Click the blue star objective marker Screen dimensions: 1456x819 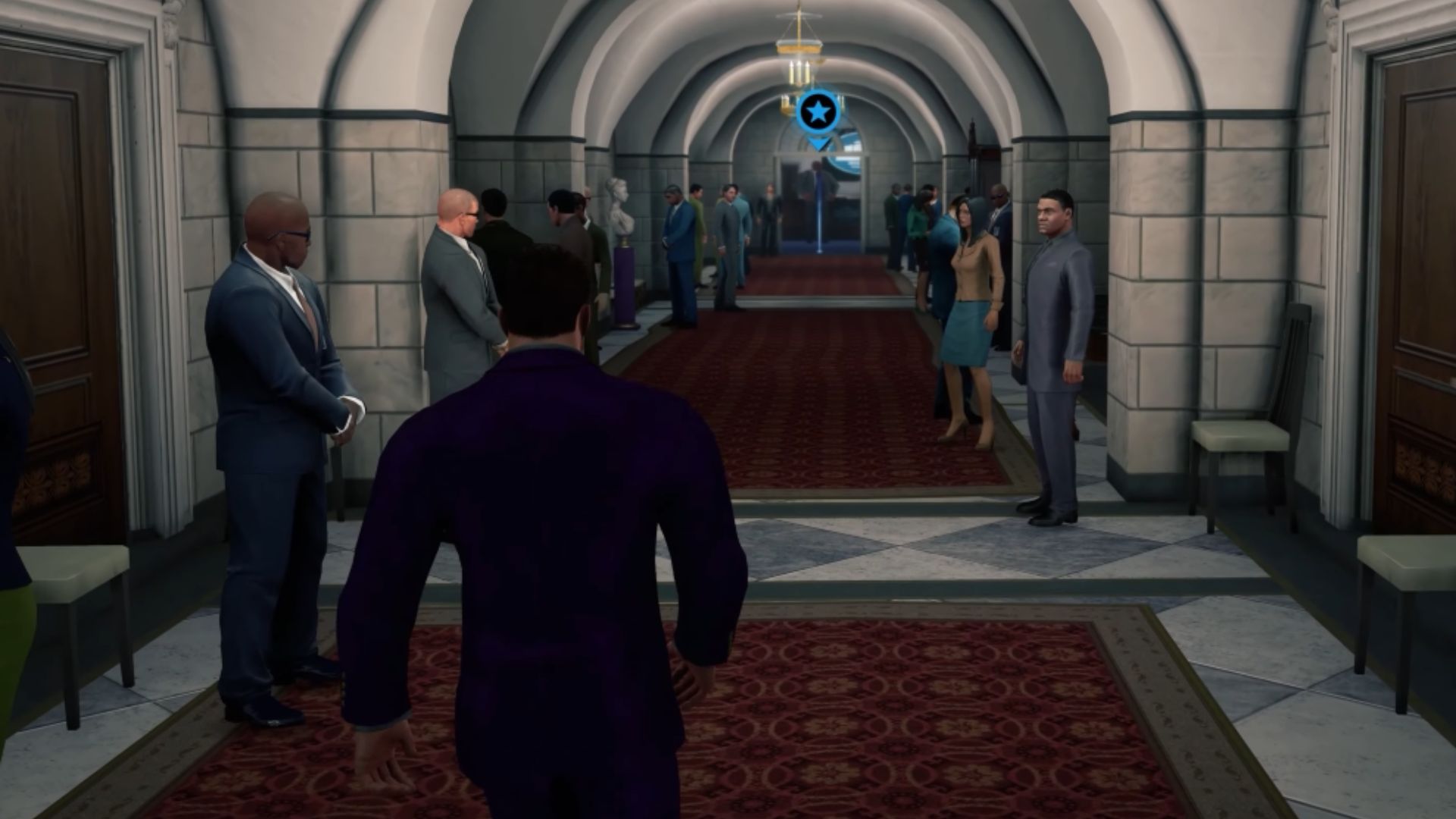(817, 115)
